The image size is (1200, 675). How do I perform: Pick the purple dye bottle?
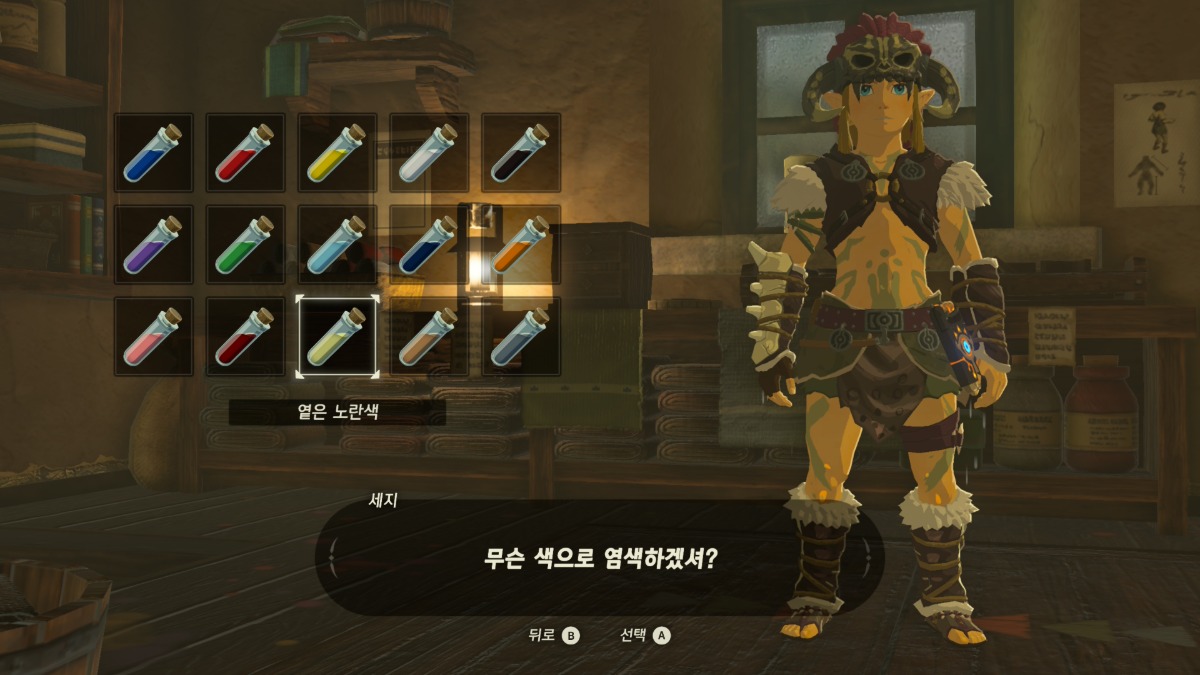(153, 244)
